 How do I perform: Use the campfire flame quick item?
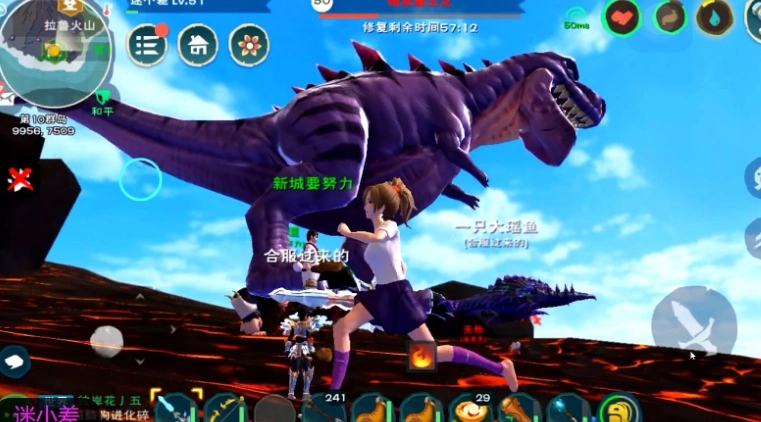pyautogui.click(x=422, y=355)
